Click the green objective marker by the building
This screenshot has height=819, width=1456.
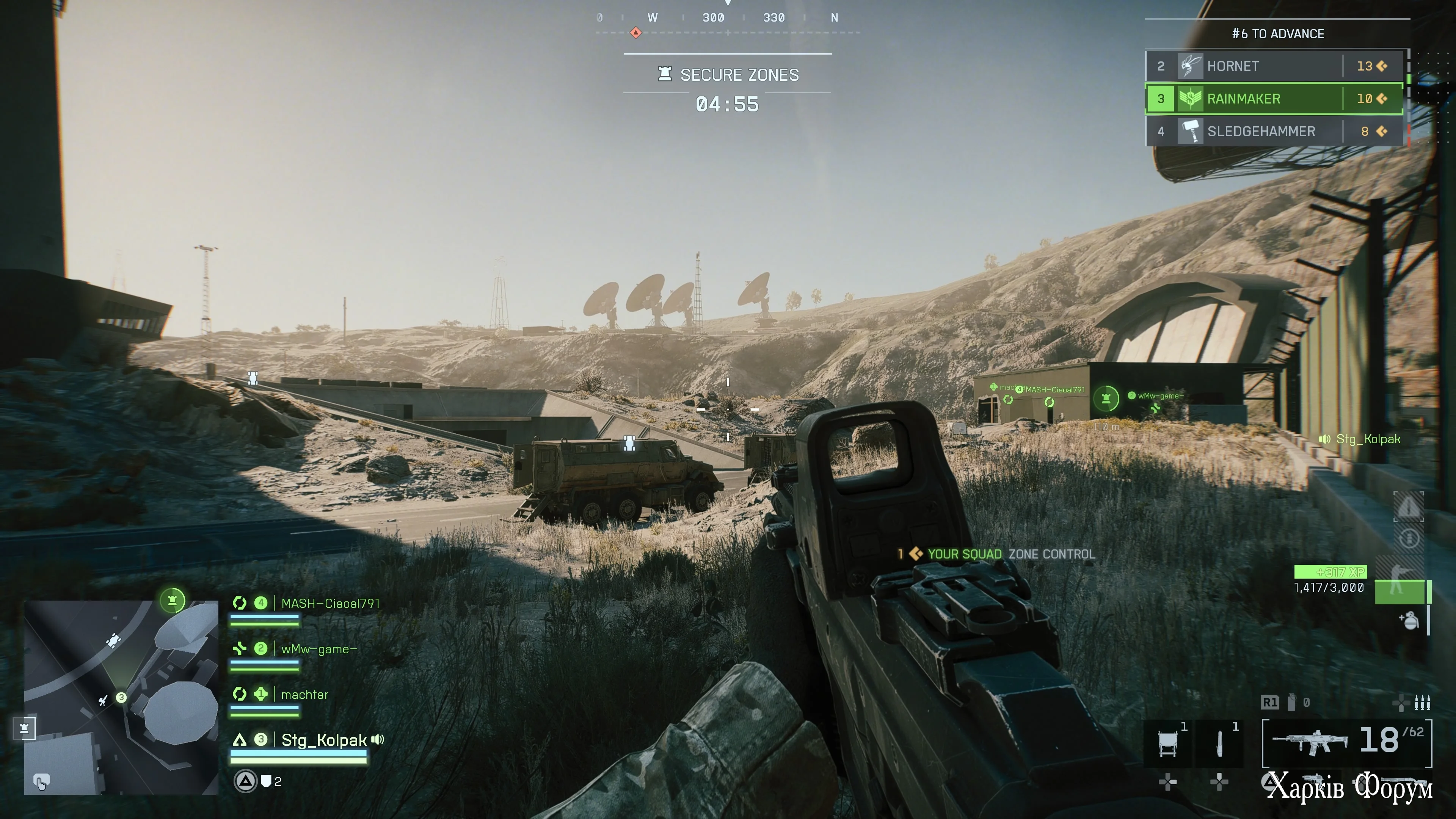[x=1106, y=398]
